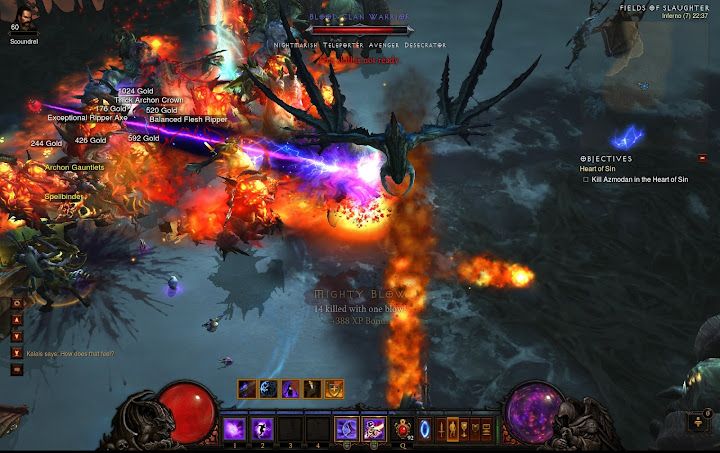Select the secondary right-mouse skill icon
The image size is (720, 453).
coord(374,429)
